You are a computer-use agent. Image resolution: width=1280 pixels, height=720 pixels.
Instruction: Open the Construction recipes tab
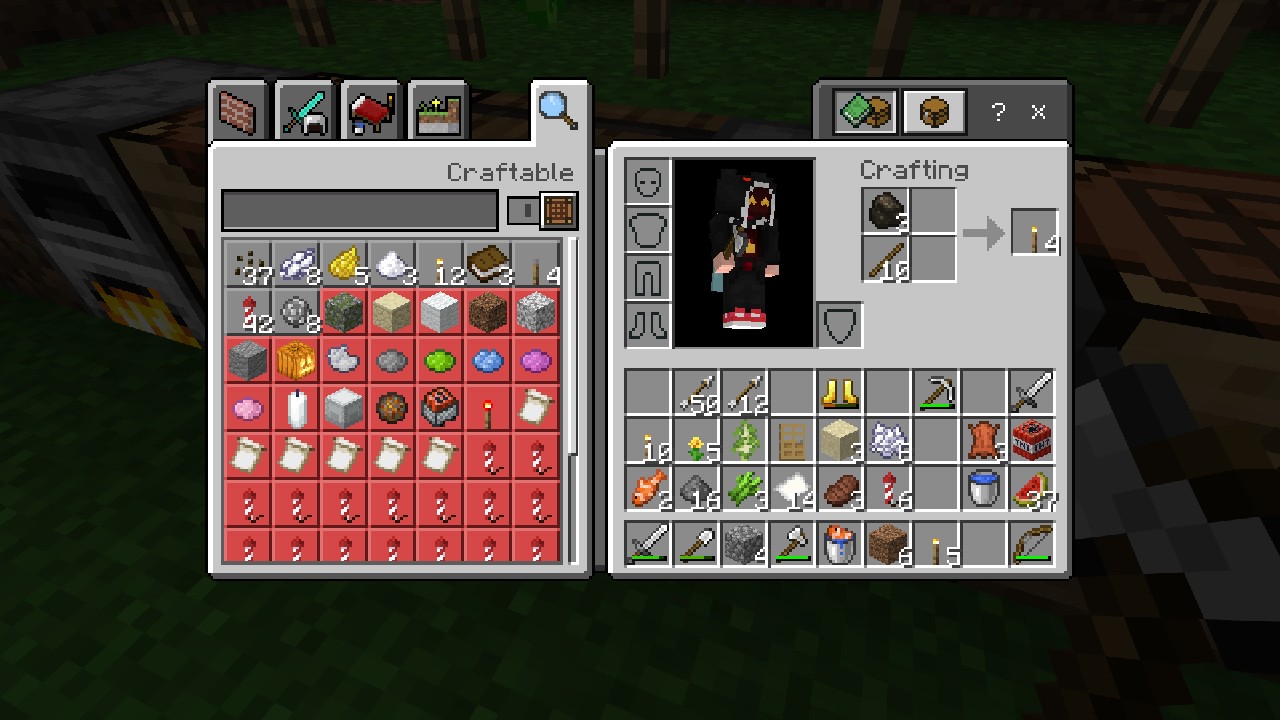click(x=237, y=110)
